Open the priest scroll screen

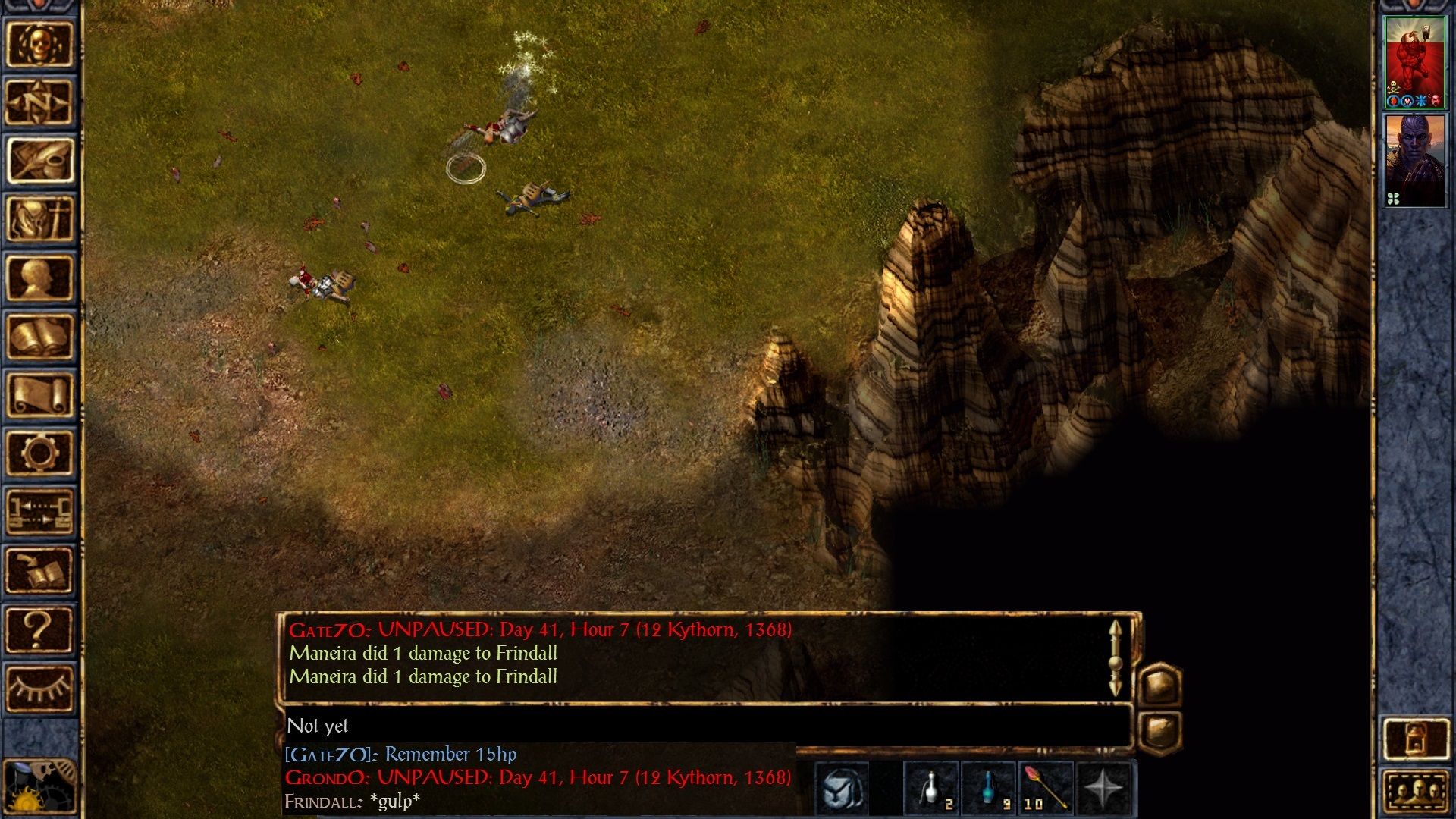pos(39,394)
